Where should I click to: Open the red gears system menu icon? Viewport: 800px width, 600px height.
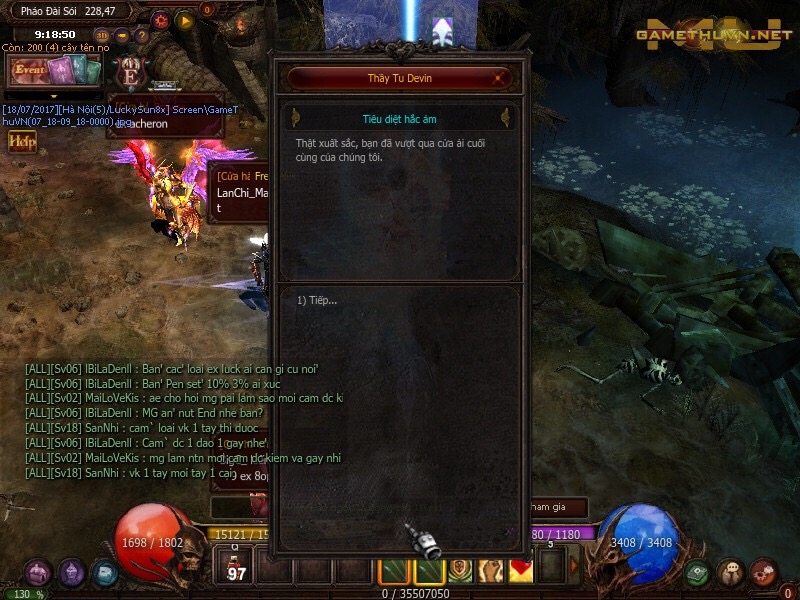[x=763, y=573]
